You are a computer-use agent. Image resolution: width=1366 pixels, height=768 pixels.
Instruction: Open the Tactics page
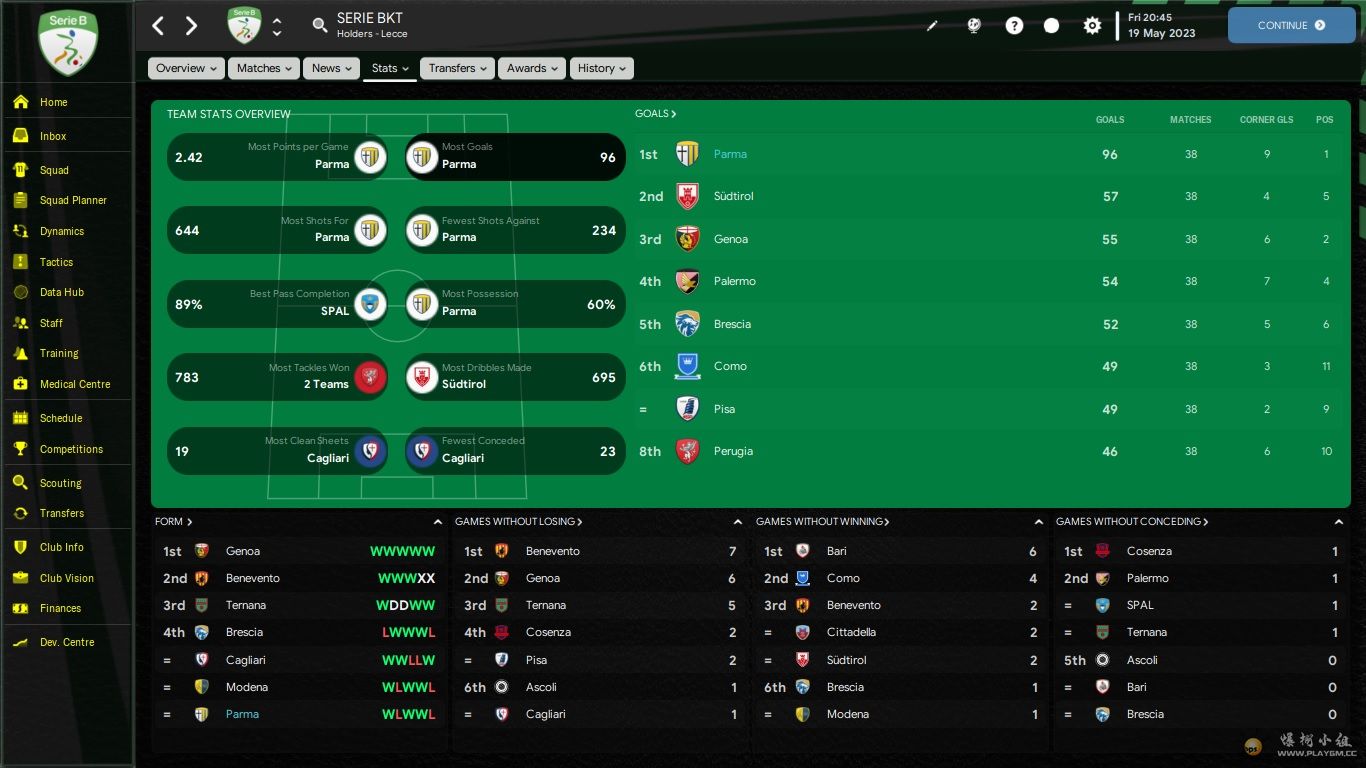56,262
